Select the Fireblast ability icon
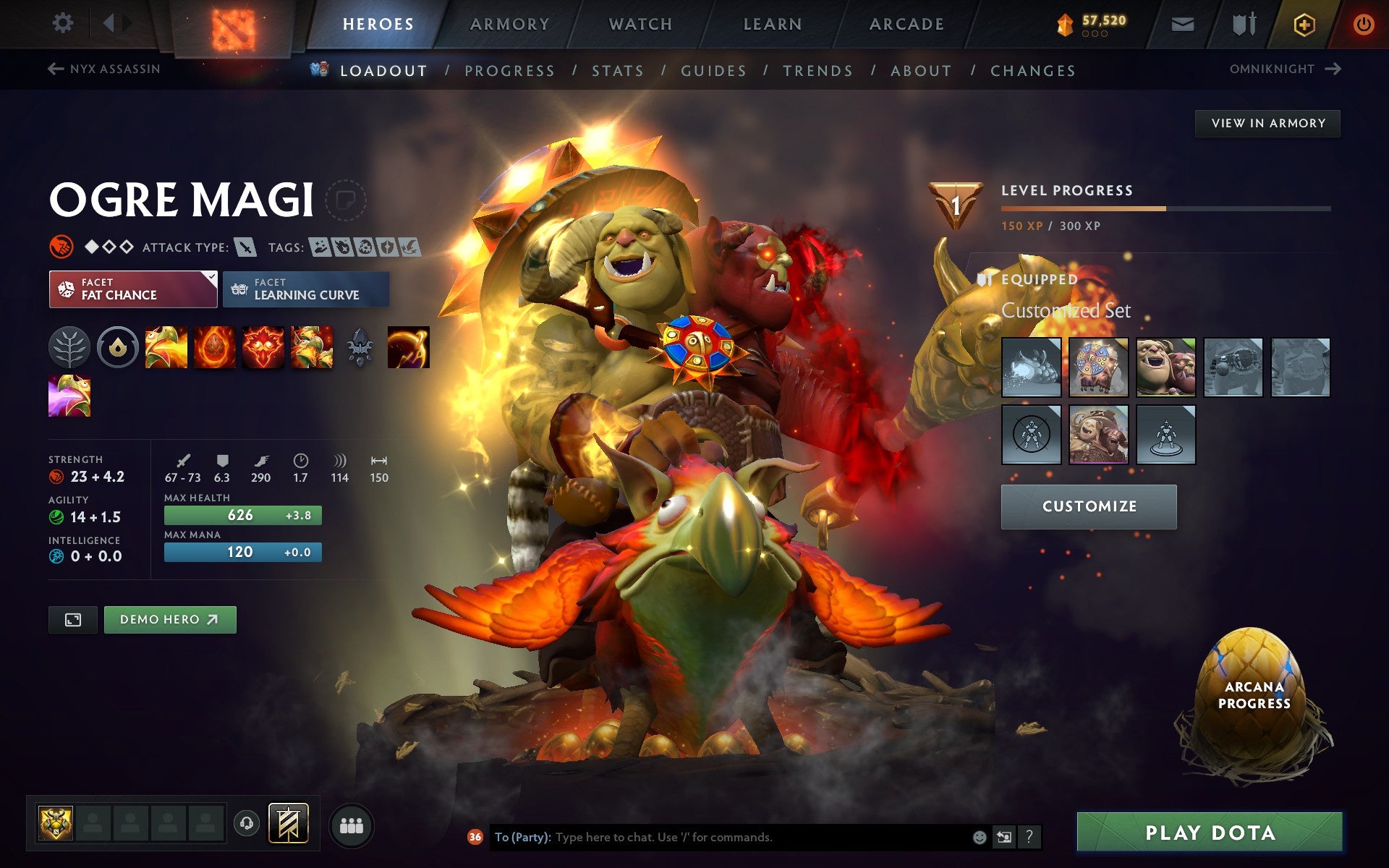Image resolution: width=1389 pixels, height=868 pixels. click(166, 347)
